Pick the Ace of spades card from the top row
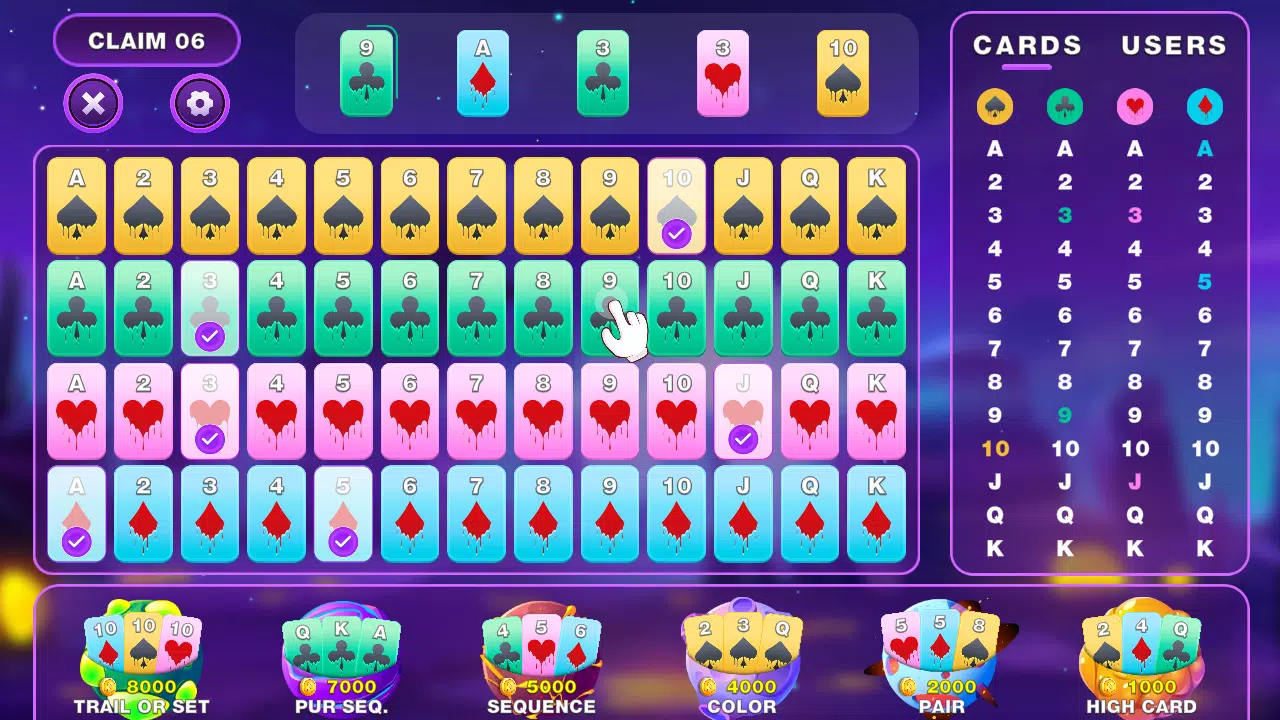This screenshot has width=1280, height=720. pos(76,206)
